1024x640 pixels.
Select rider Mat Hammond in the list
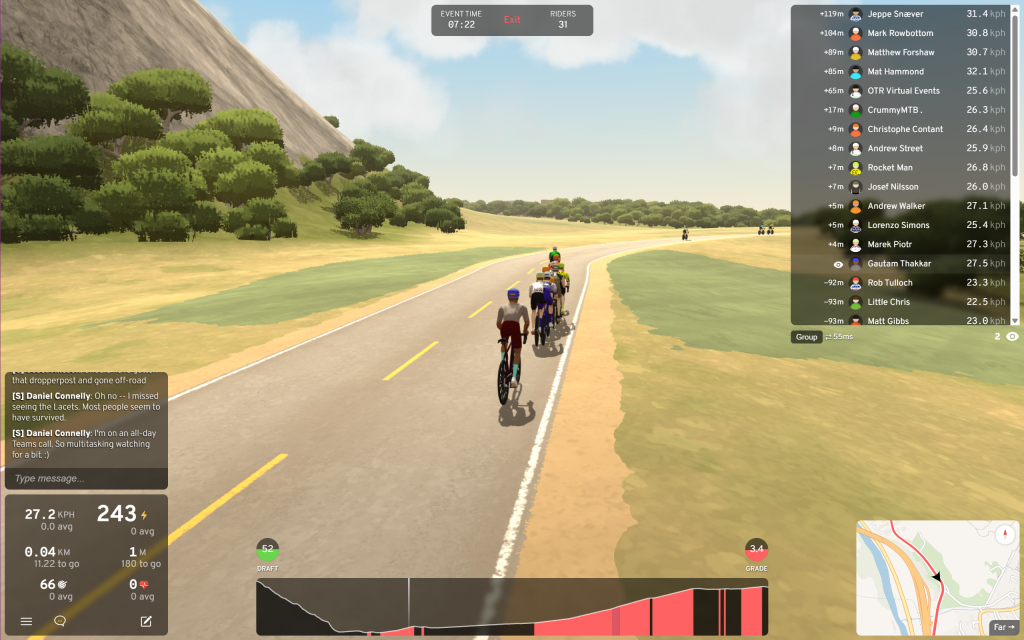pyautogui.click(x=896, y=72)
